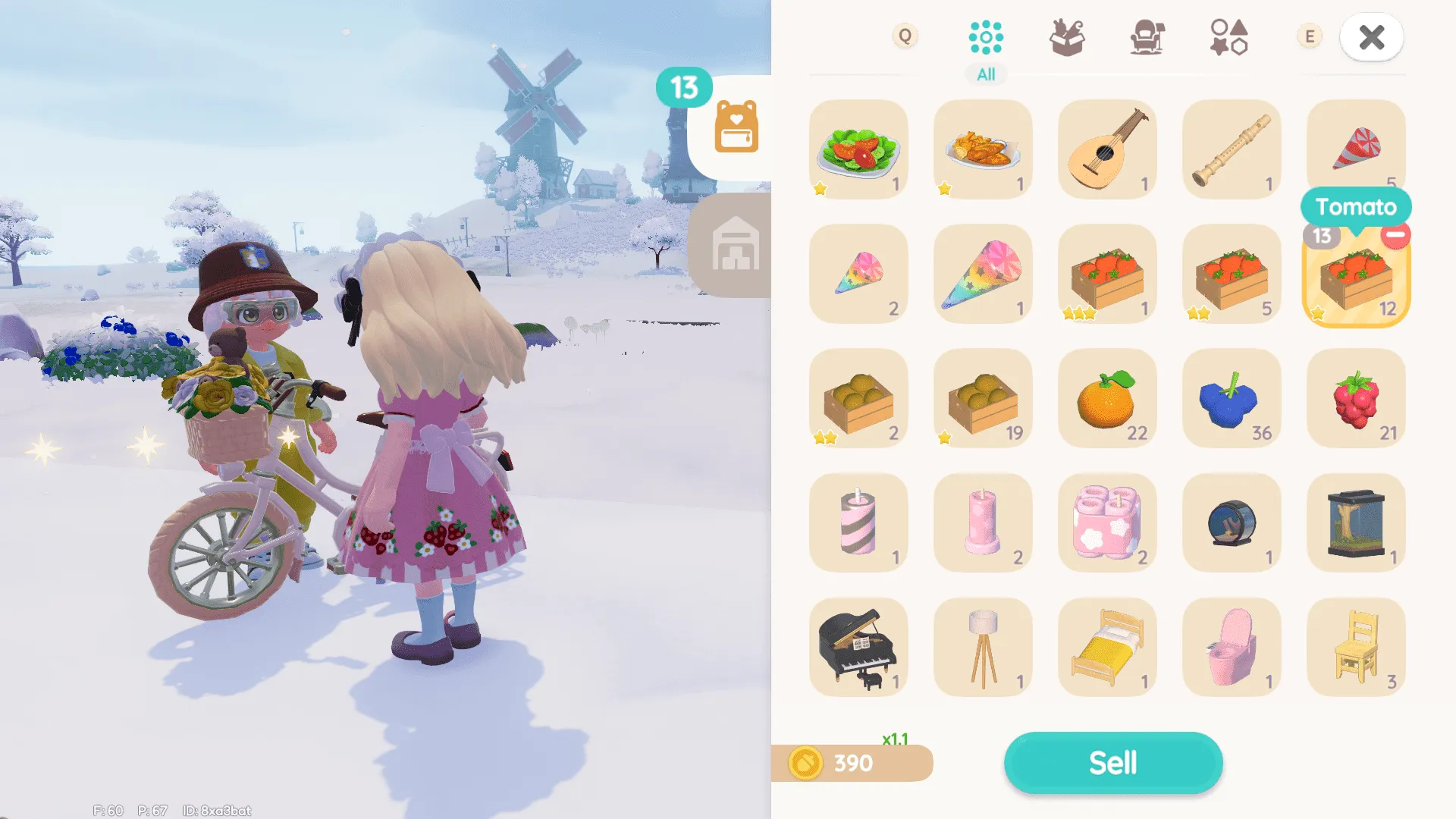Pick the orange fruit slot

click(x=1106, y=398)
